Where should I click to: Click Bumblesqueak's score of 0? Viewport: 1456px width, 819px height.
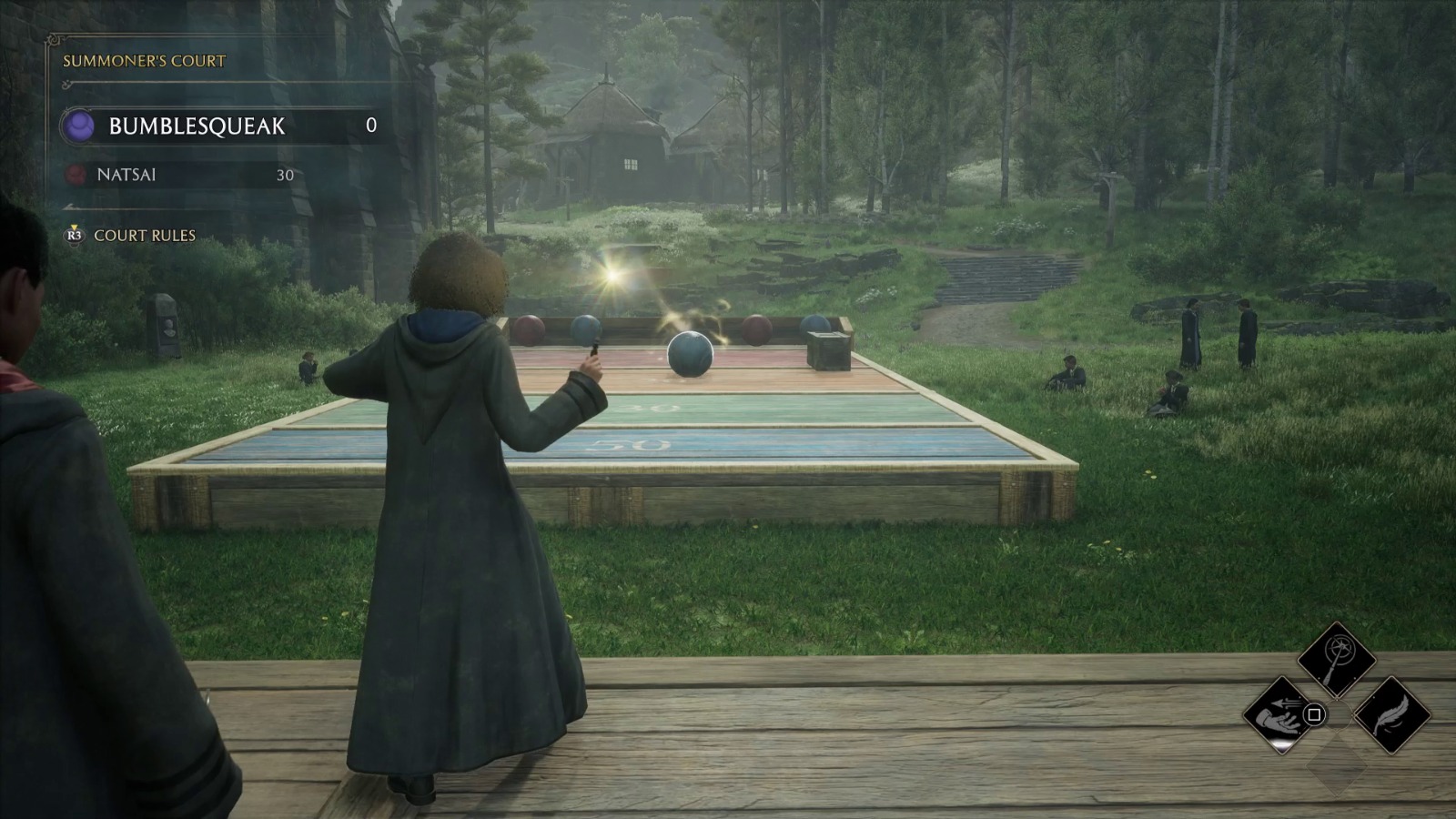[372, 126]
